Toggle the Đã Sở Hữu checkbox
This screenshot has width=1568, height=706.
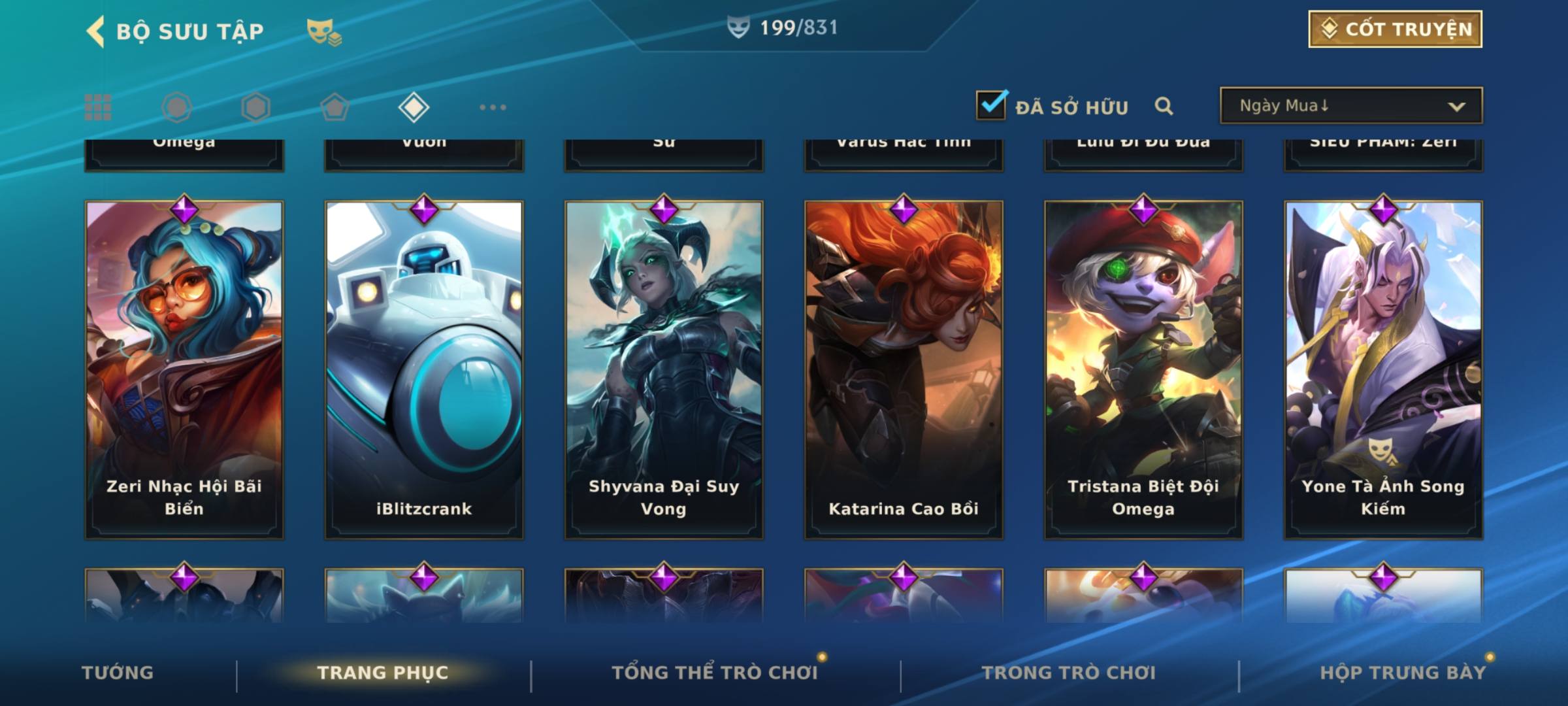point(991,105)
